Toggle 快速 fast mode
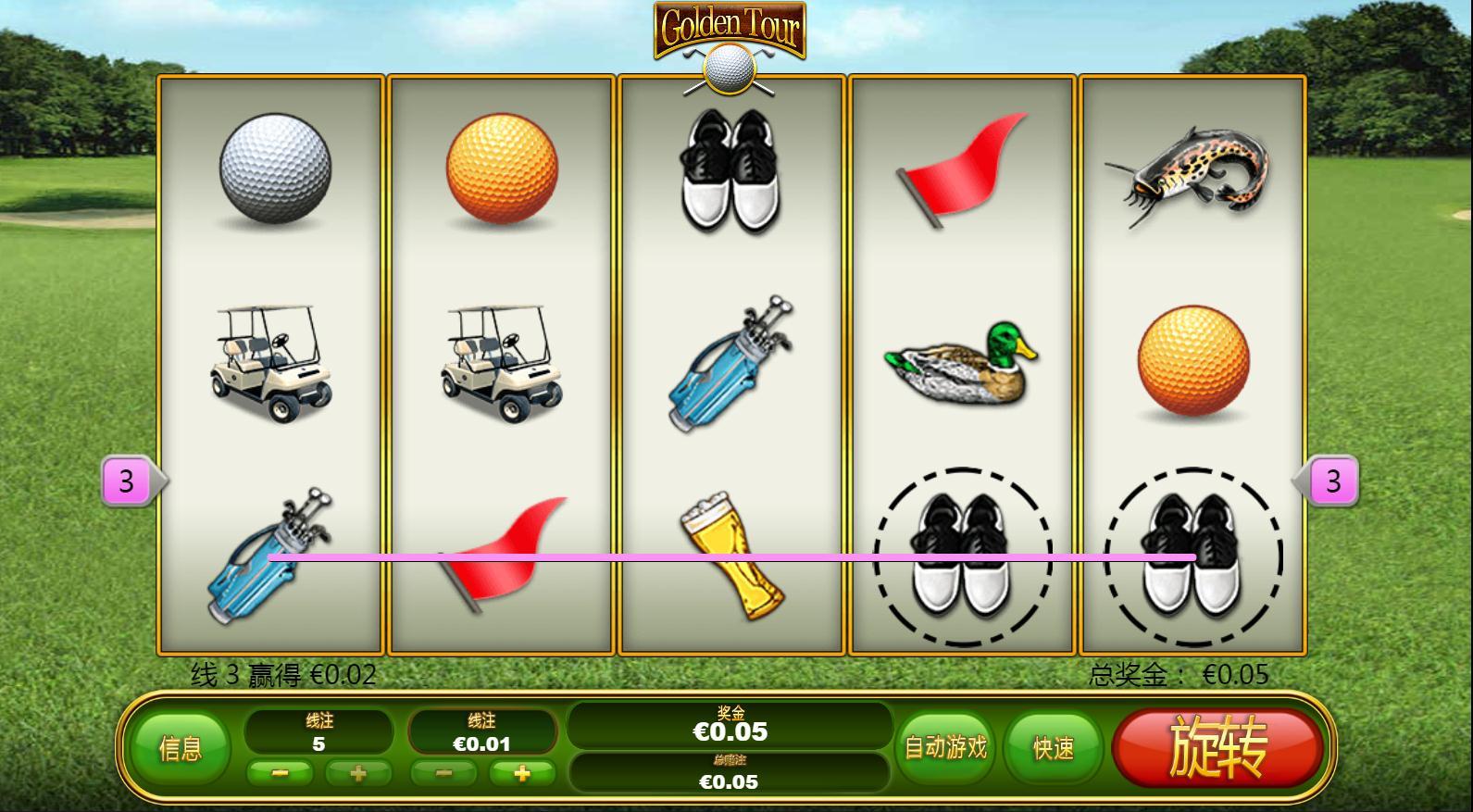 click(1054, 748)
